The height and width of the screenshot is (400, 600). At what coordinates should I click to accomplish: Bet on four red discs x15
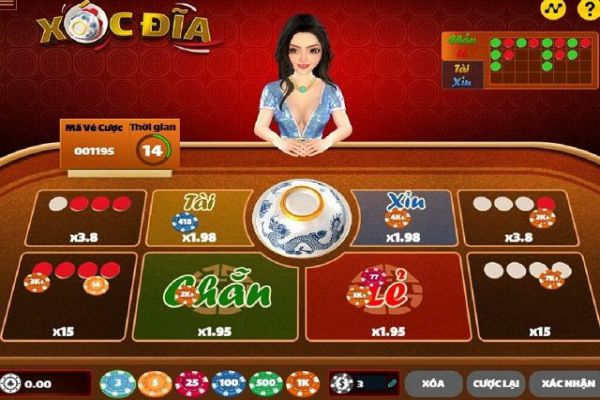(x=70, y=297)
